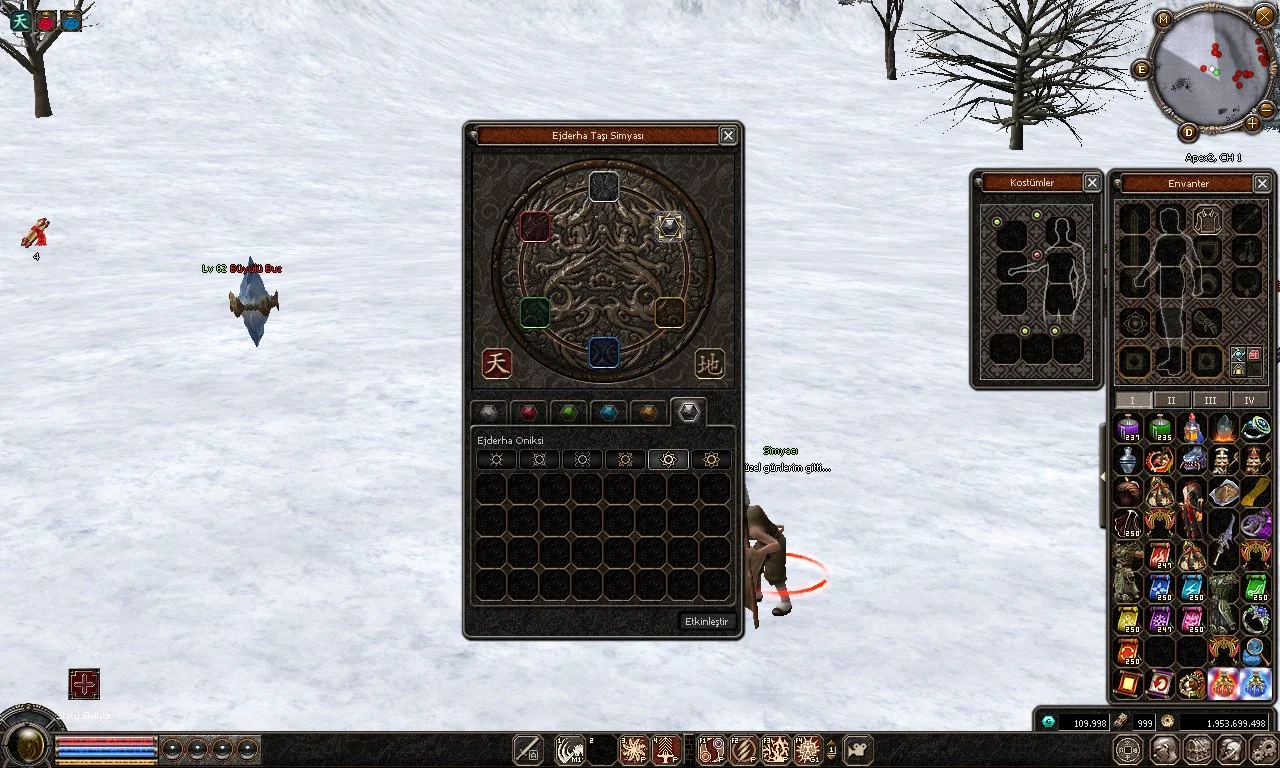This screenshot has height=768, width=1280.
Task: Select the red dragon stone tab
Action: [528, 412]
